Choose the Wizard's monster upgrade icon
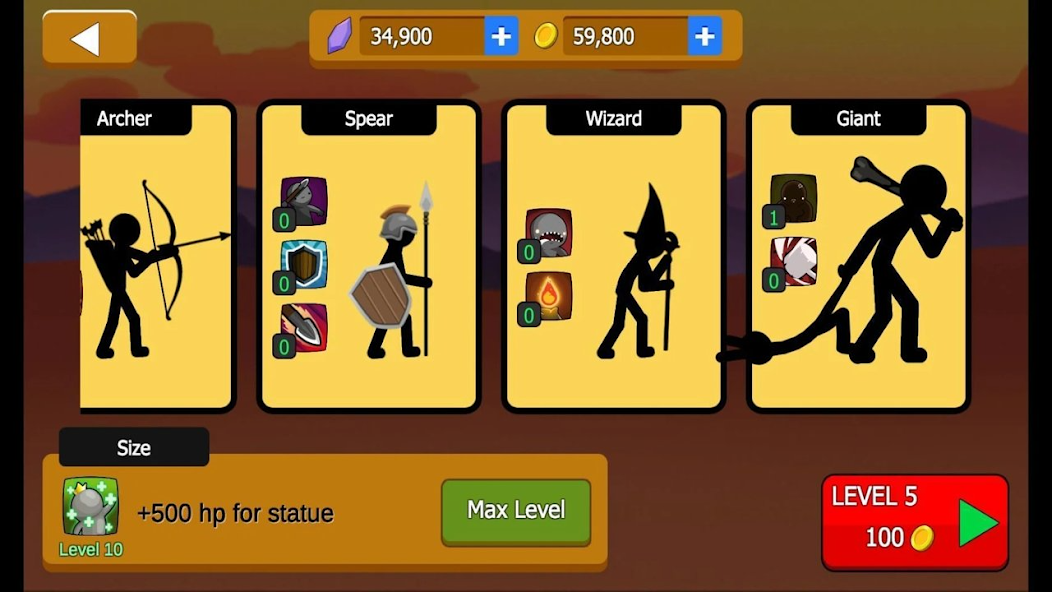The width and height of the screenshot is (1052, 592). pos(549,232)
